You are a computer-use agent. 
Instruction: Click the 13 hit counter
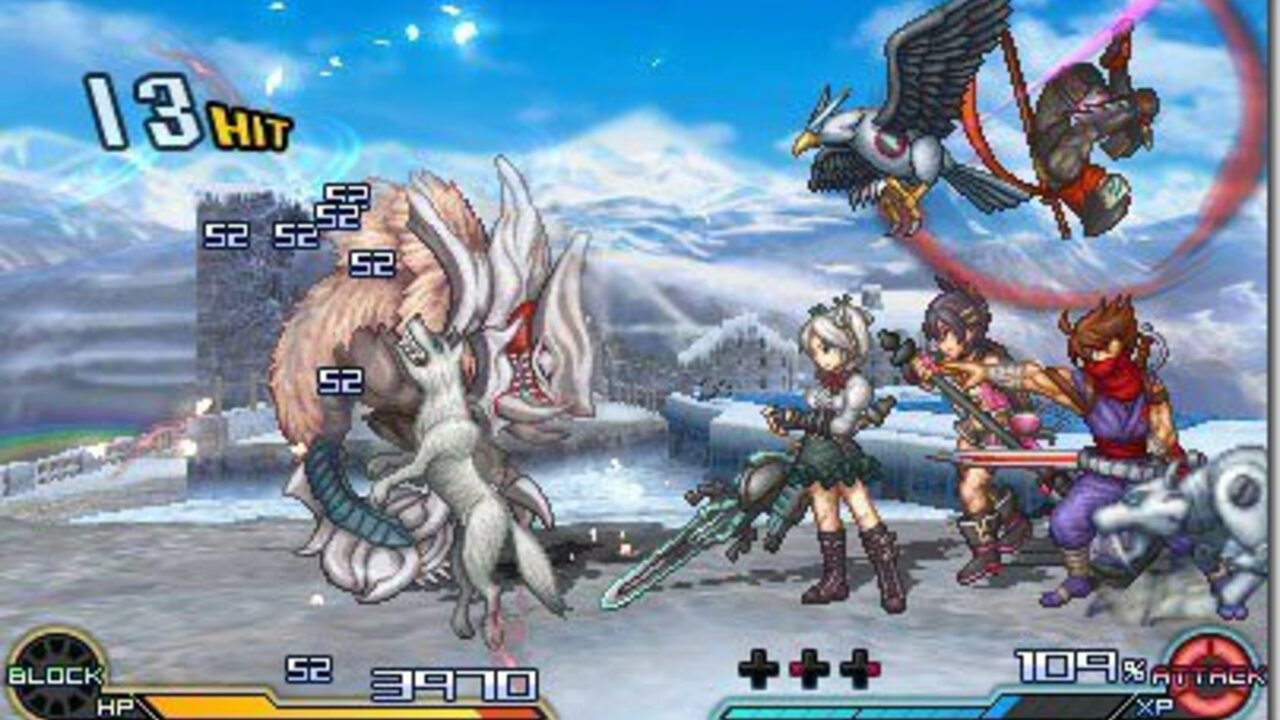tap(140, 110)
